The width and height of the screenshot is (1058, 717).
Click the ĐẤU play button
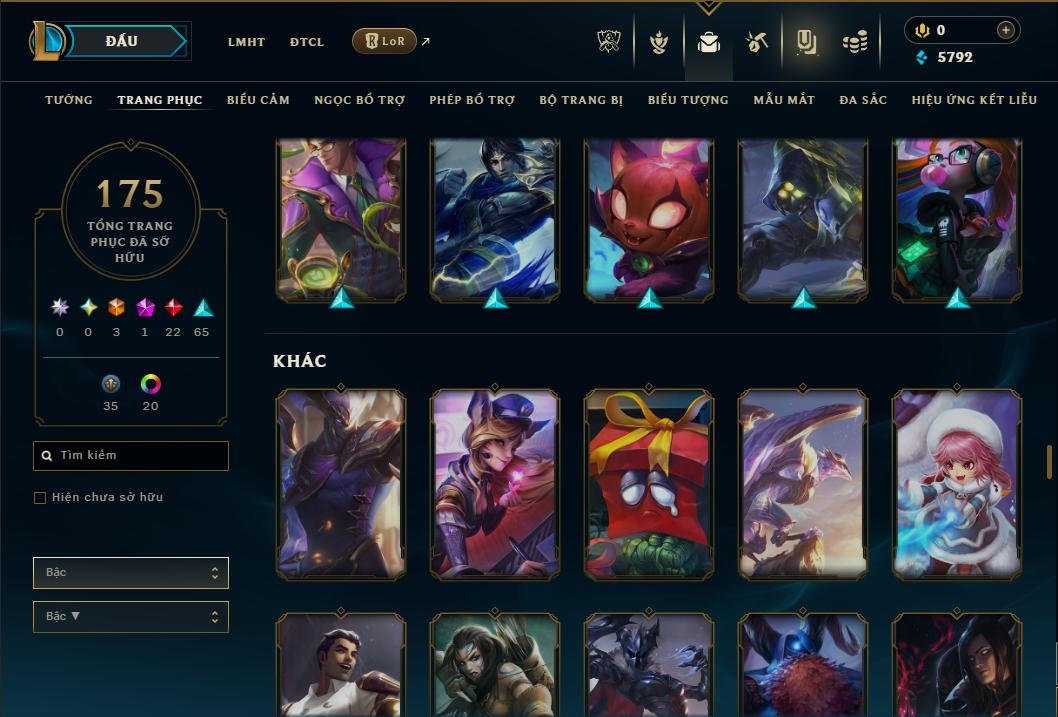tap(122, 41)
